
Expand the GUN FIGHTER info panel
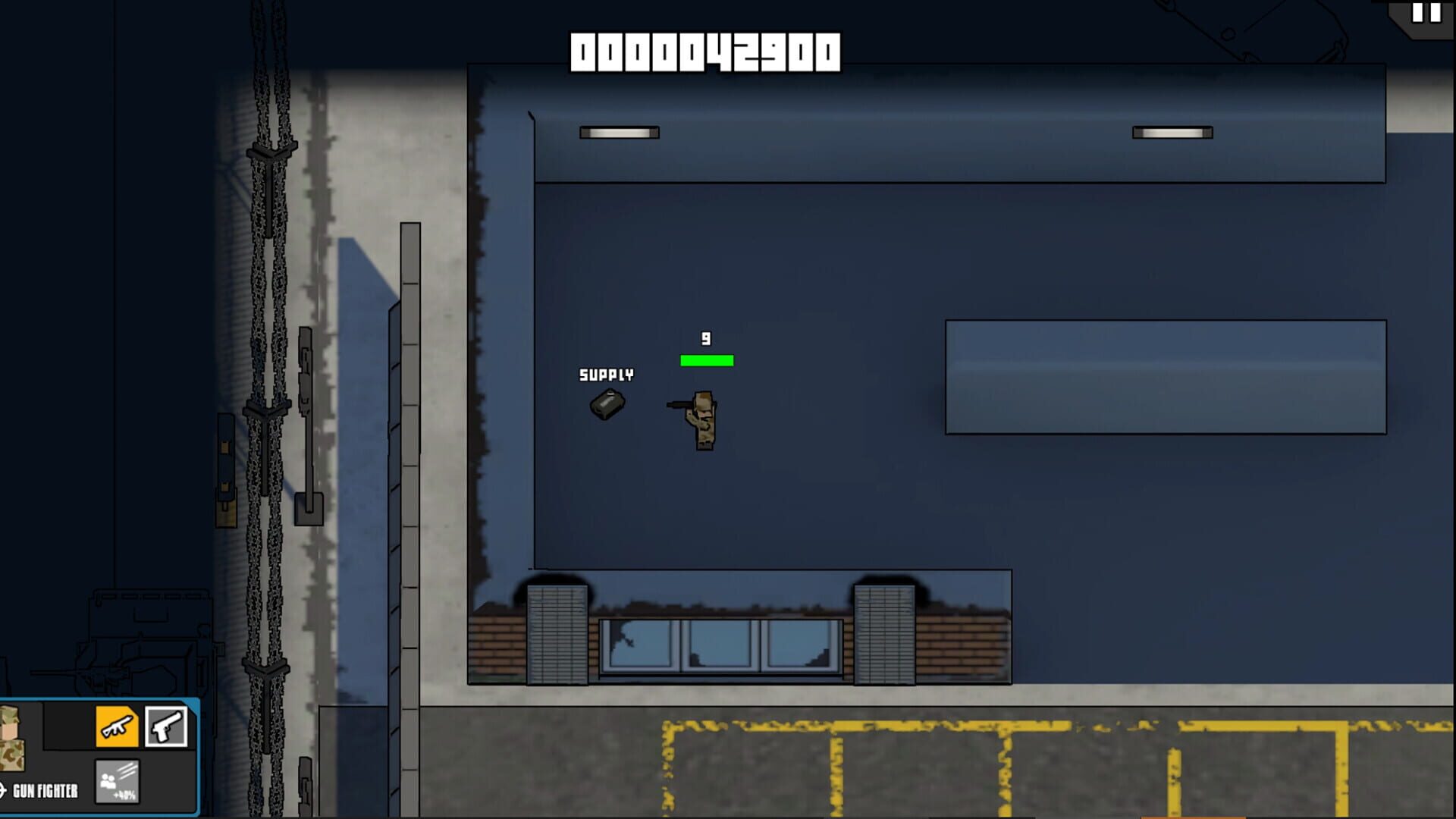coord(45,790)
